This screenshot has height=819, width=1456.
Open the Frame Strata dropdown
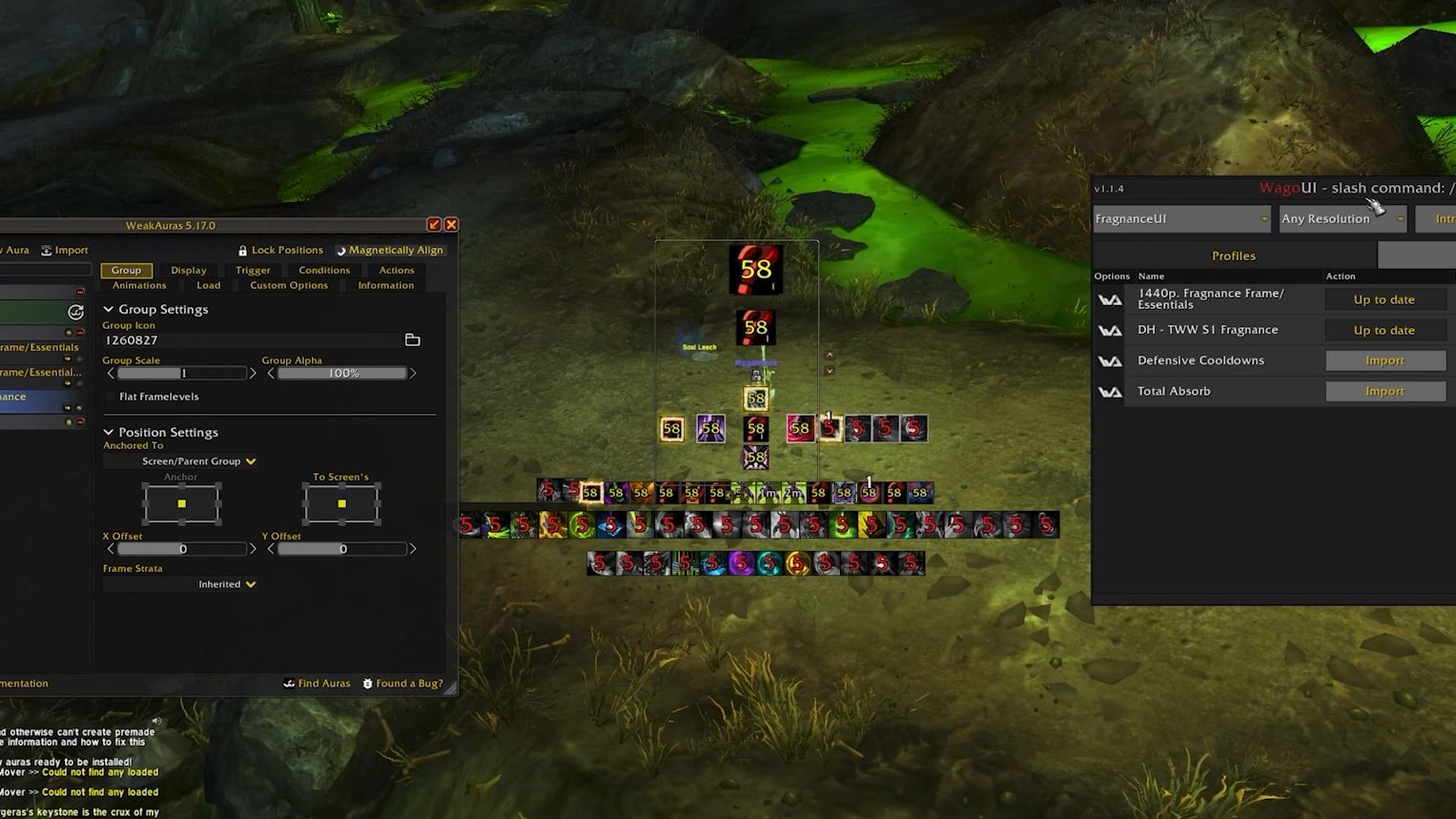pyautogui.click(x=227, y=584)
